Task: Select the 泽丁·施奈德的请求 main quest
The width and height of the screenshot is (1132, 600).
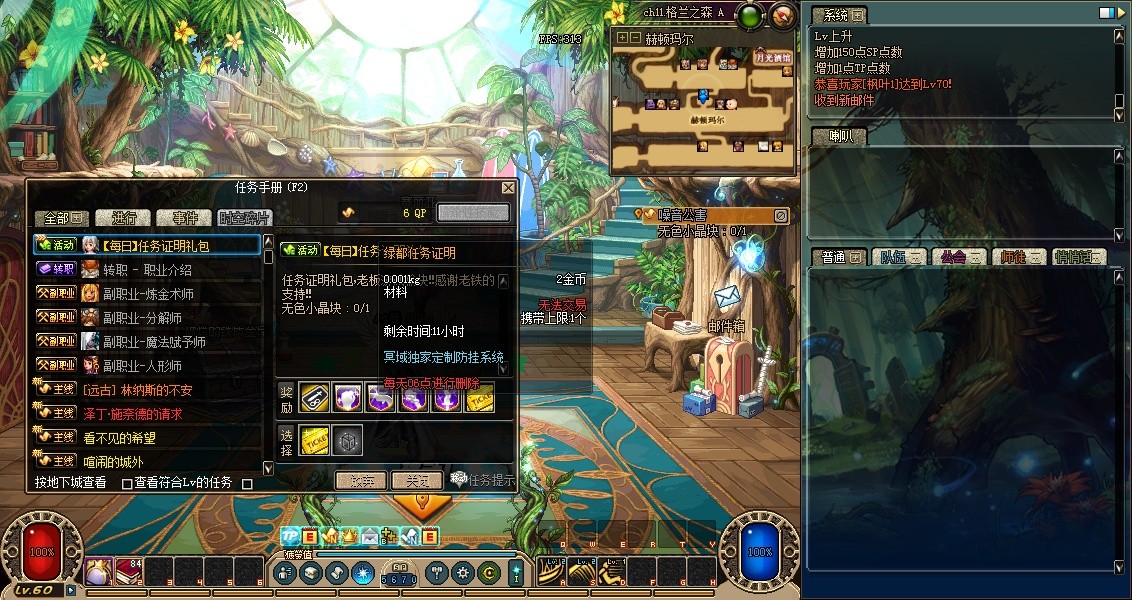Action: pyautogui.click(x=132, y=414)
